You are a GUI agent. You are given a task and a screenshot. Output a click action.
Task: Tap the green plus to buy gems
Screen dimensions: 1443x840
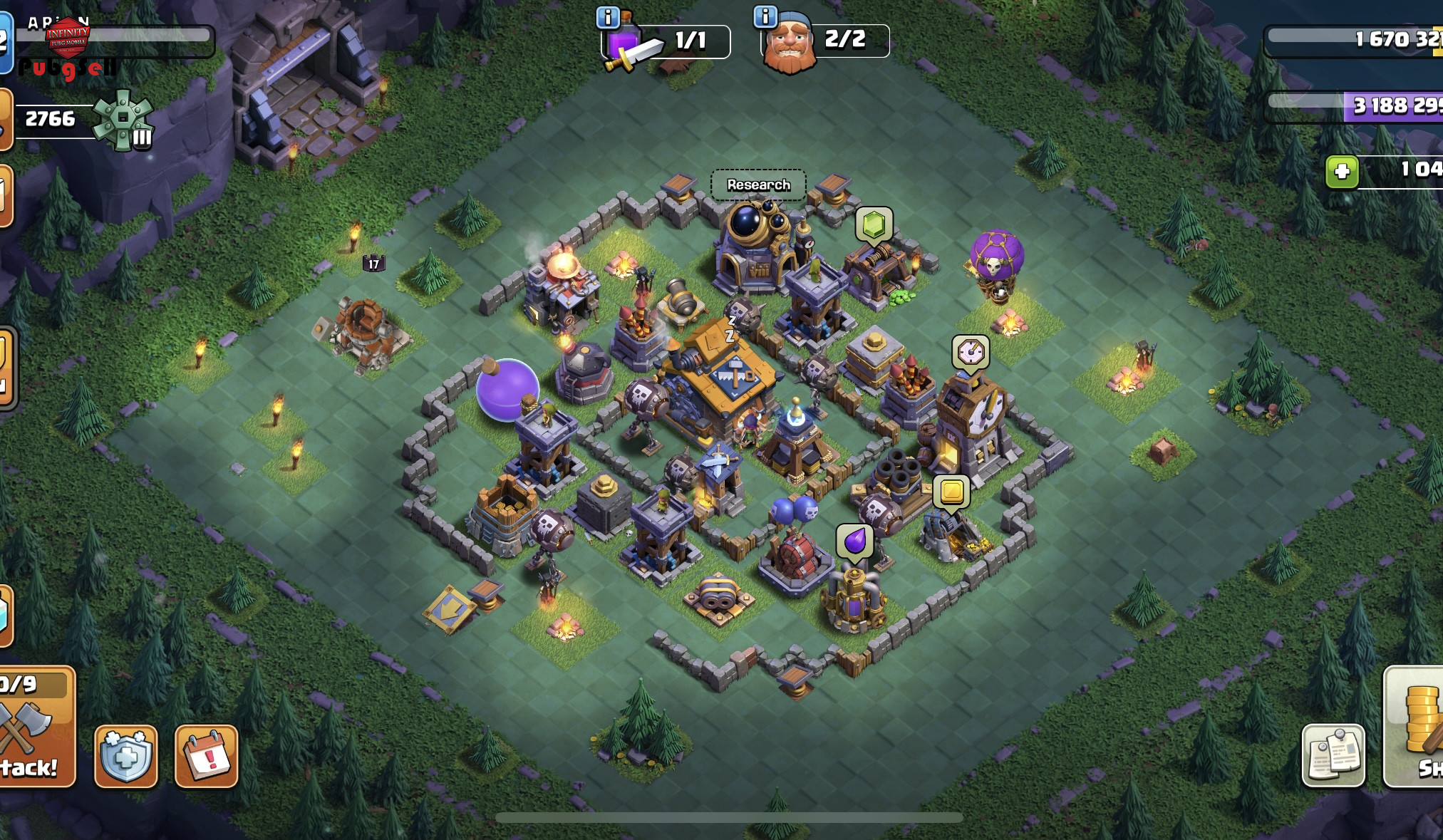(x=1342, y=172)
